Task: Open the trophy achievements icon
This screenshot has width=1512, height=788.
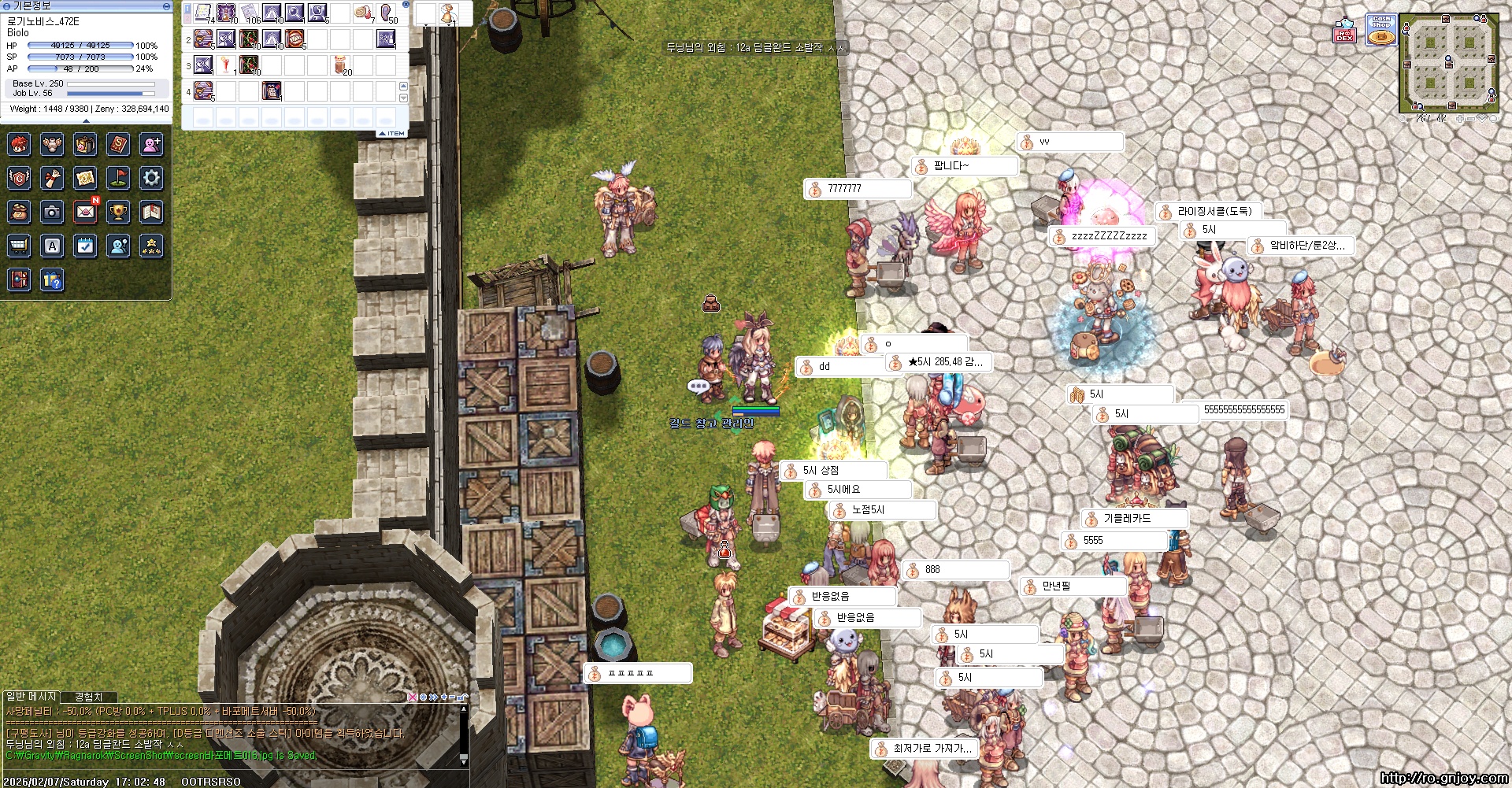Action: tap(118, 212)
